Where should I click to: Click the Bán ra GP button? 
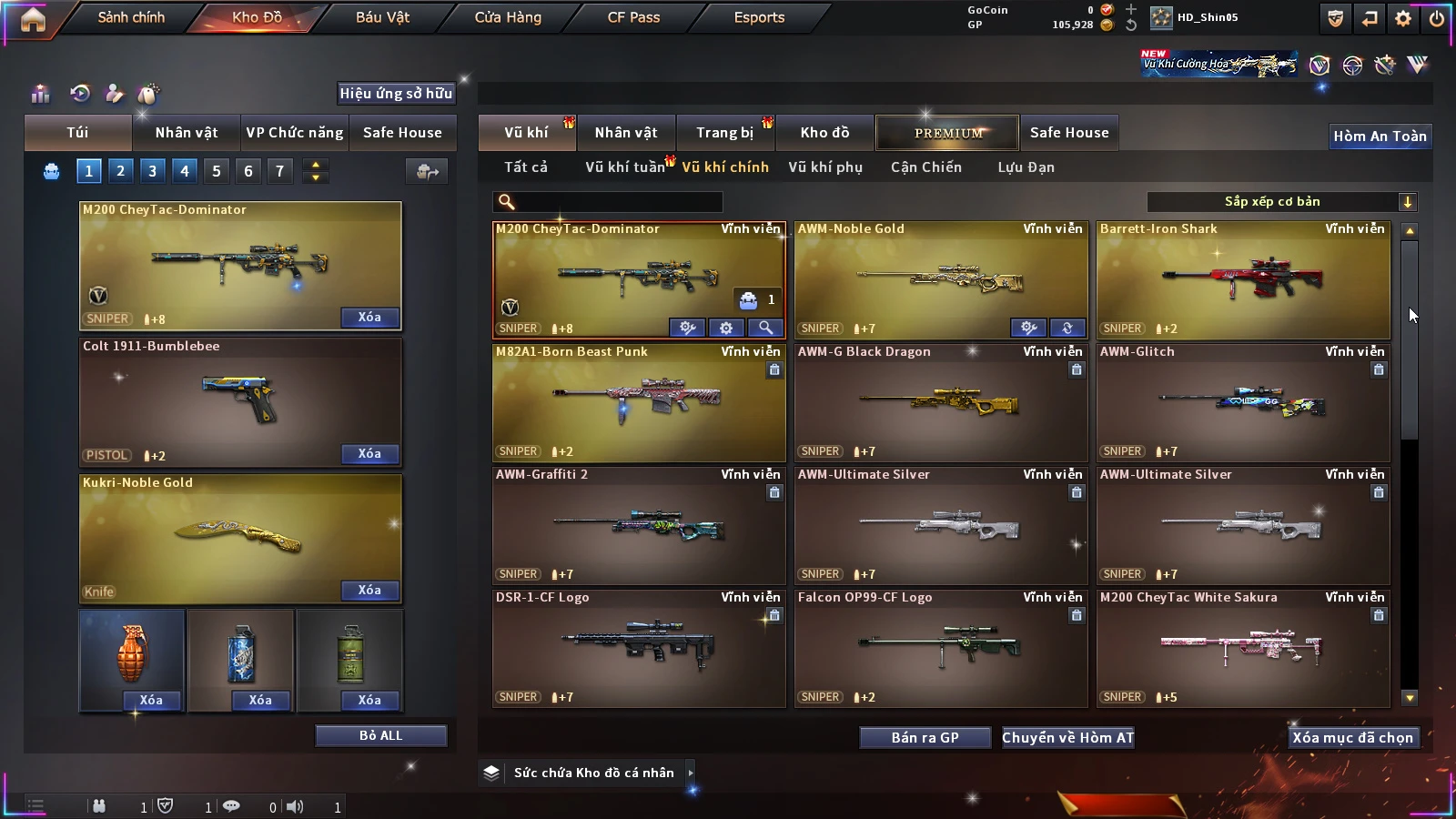[x=925, y=738]
